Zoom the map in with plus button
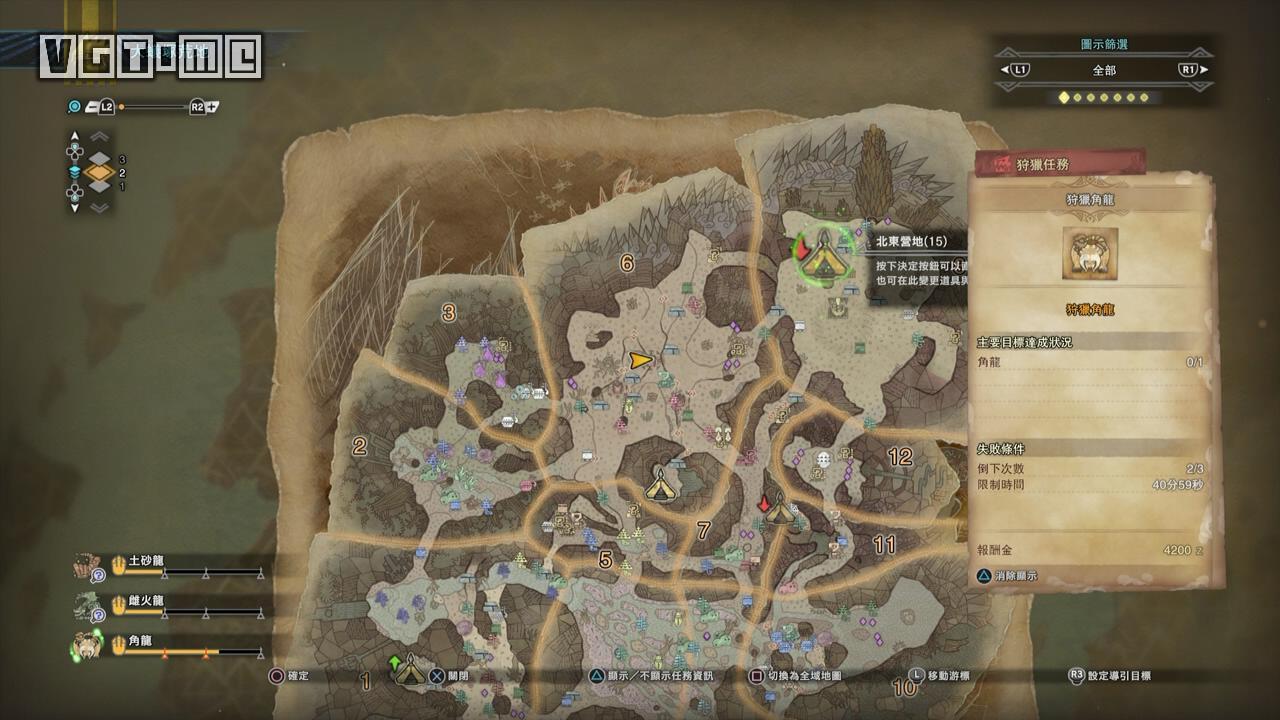 214,107
